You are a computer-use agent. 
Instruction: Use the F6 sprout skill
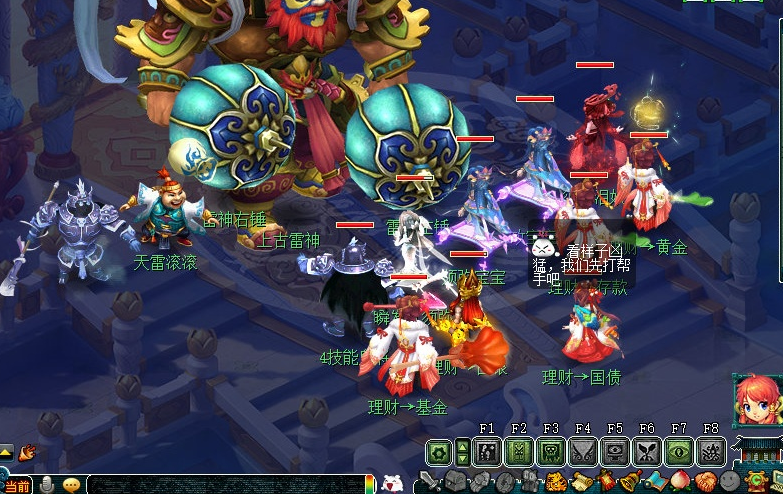[647, 453]
